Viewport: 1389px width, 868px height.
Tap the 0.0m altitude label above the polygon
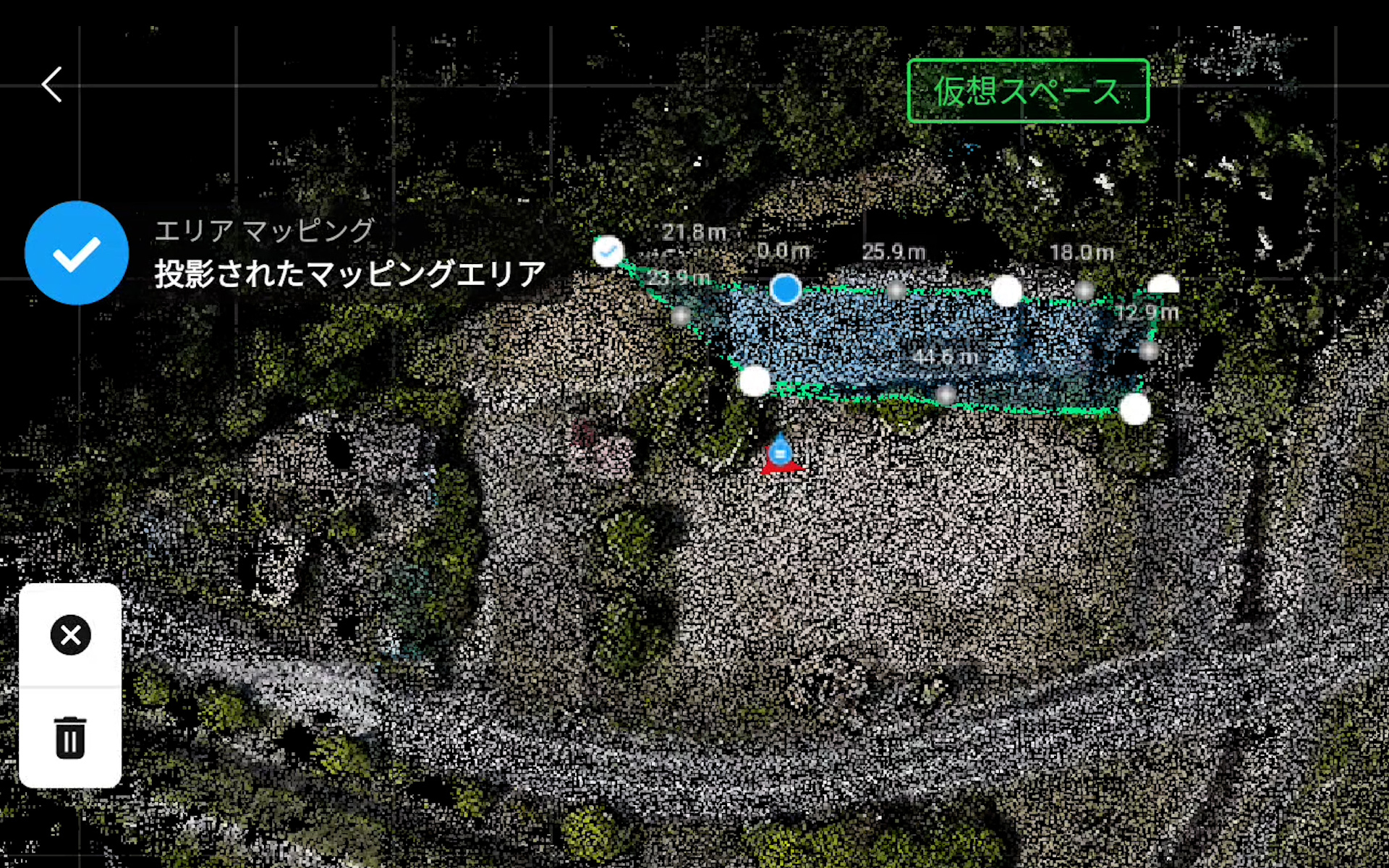pyautogui.click(x=783, y=251)
